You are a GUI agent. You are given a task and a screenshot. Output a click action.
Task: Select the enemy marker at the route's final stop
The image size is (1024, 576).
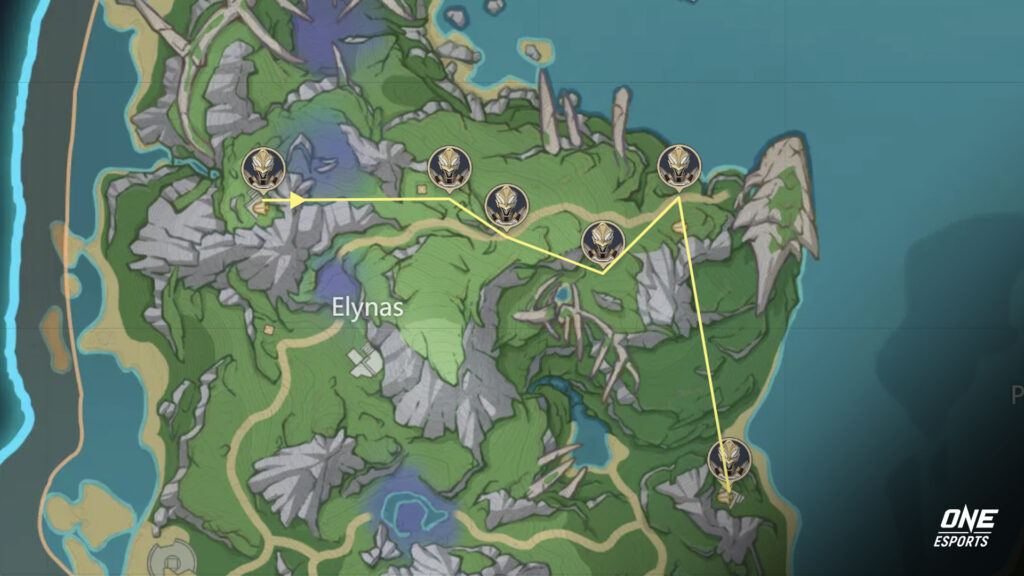click(729, 461)
